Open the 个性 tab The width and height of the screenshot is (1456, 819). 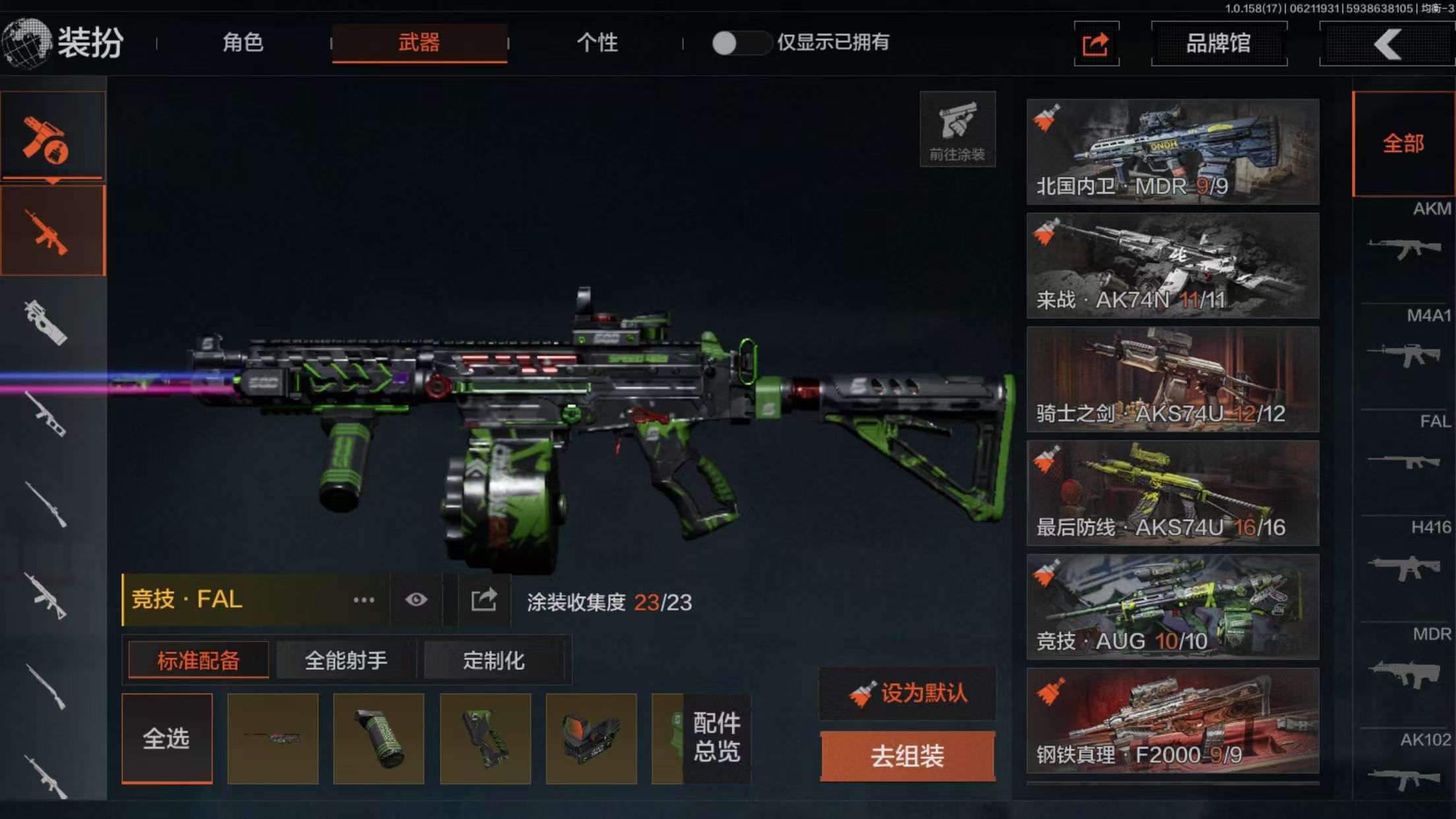point(597,43)
